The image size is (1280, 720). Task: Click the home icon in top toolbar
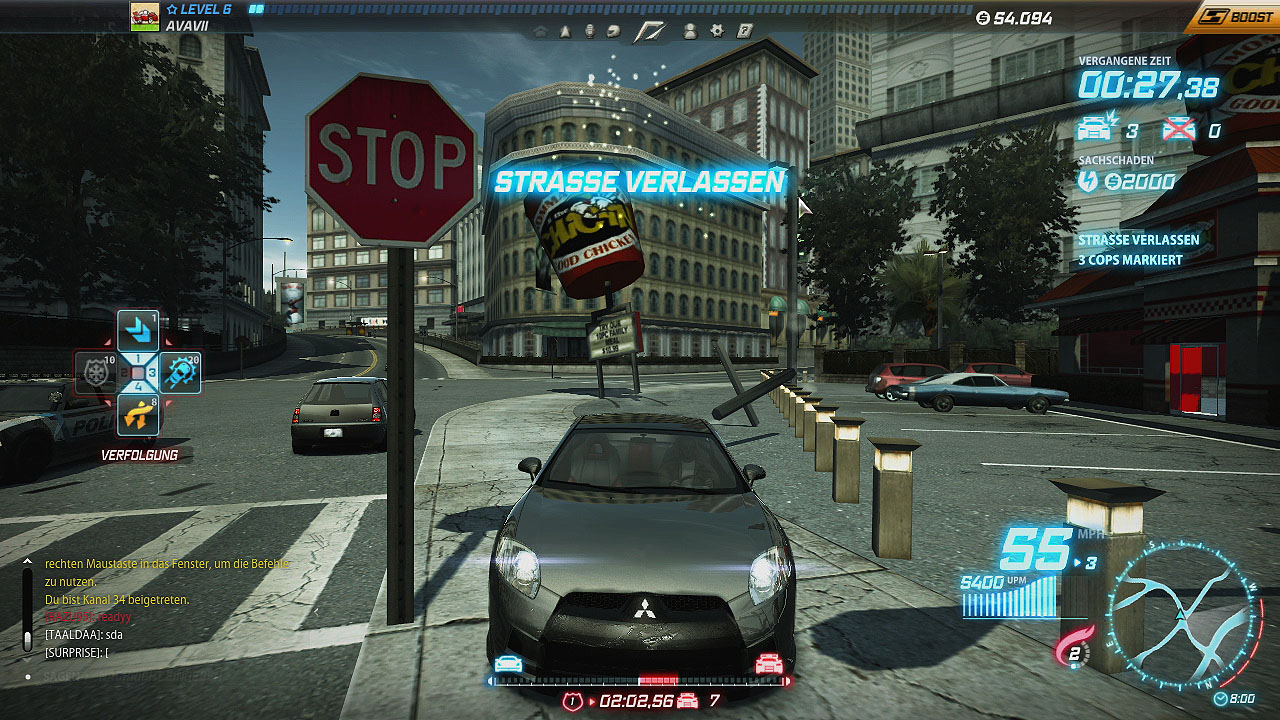[x=541, y=31]
